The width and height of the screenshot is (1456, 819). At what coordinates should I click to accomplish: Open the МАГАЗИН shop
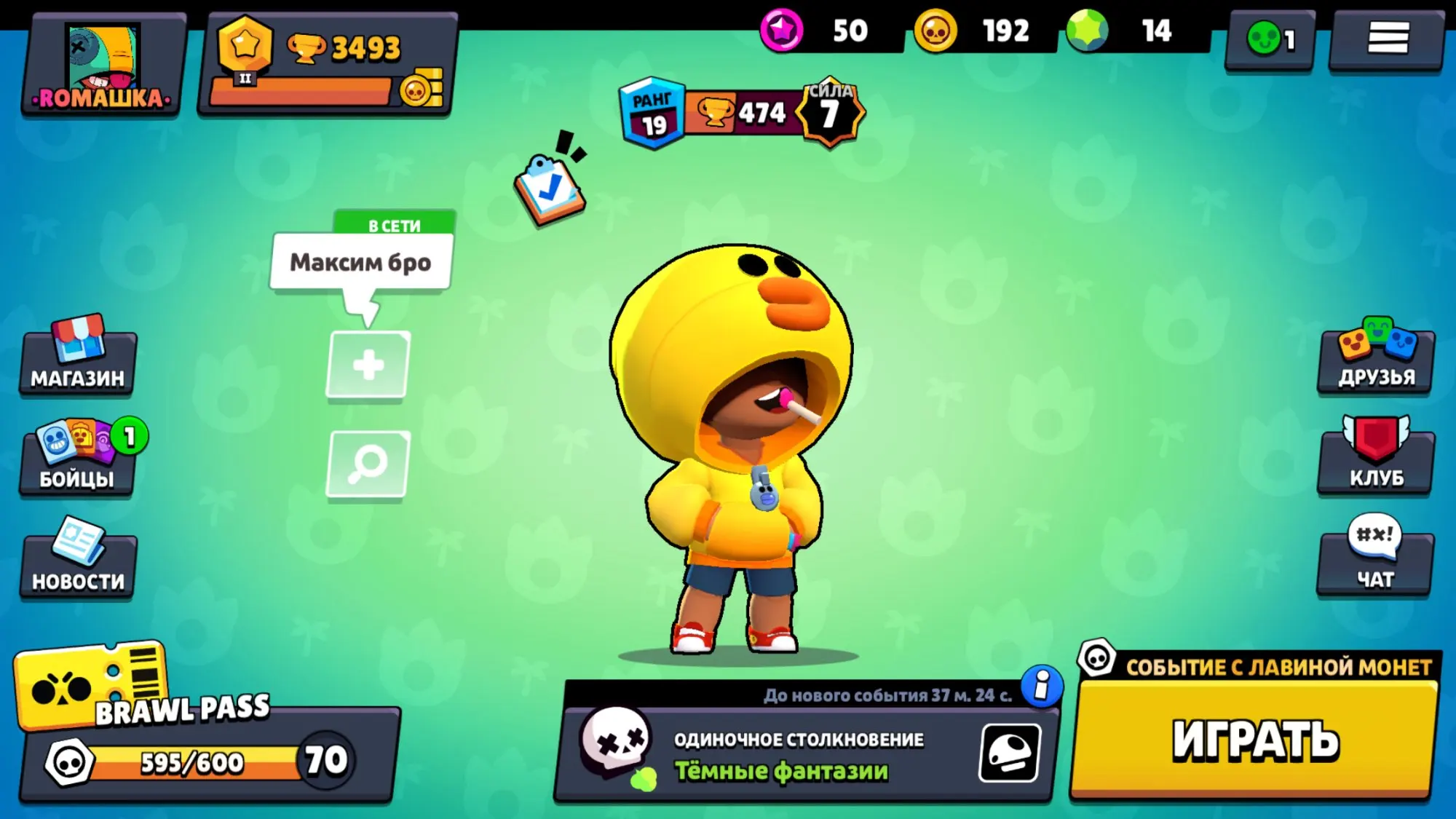coord(78,358)
